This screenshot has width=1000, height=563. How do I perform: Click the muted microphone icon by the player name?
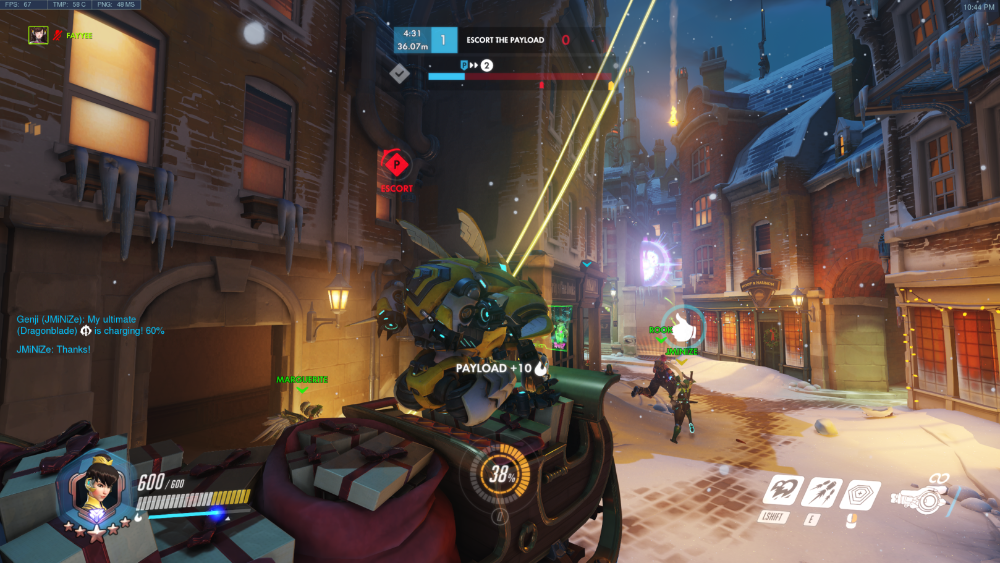[58, 34]
